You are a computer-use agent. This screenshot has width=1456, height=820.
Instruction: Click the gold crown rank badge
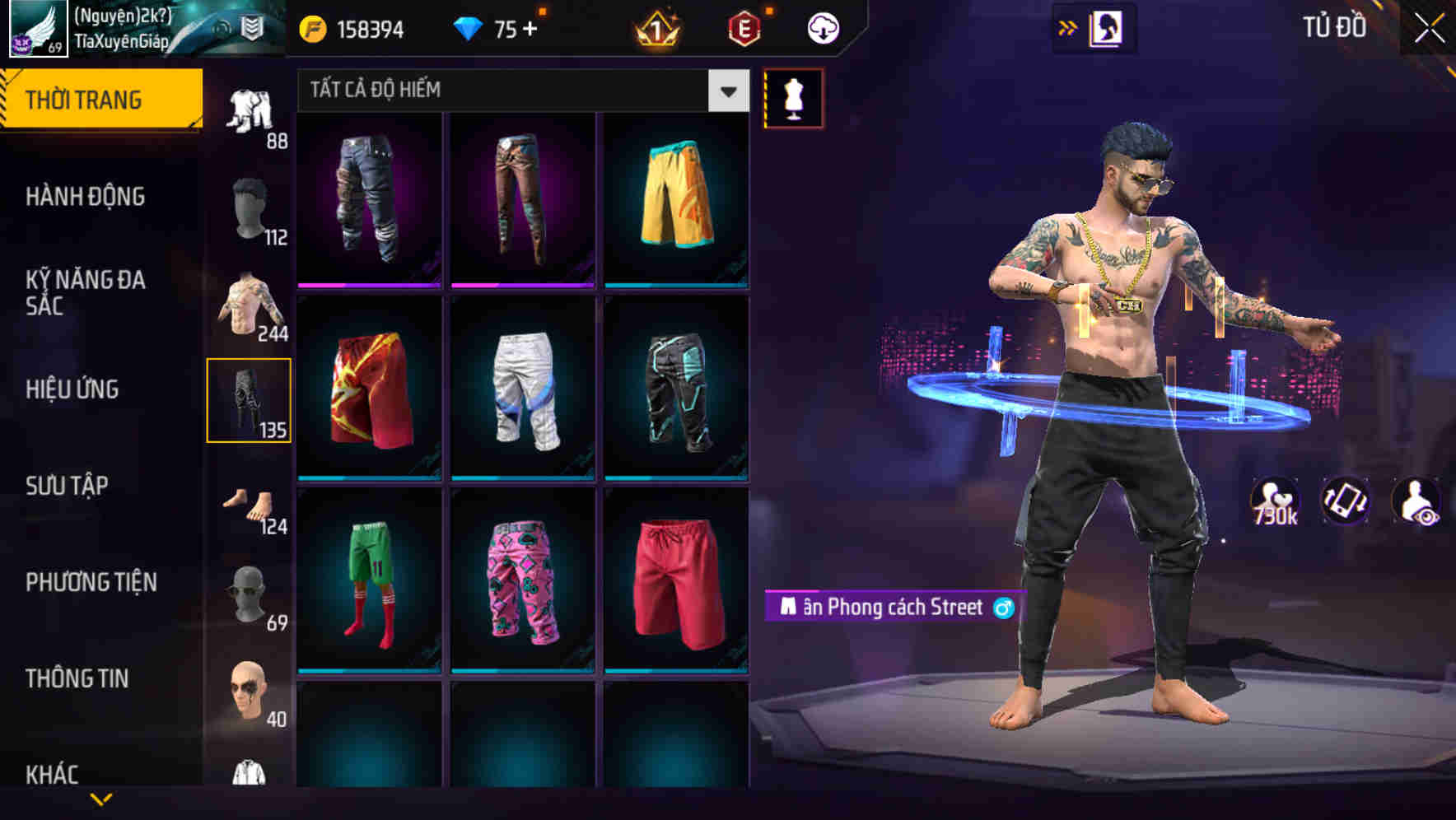coord(655,27)
